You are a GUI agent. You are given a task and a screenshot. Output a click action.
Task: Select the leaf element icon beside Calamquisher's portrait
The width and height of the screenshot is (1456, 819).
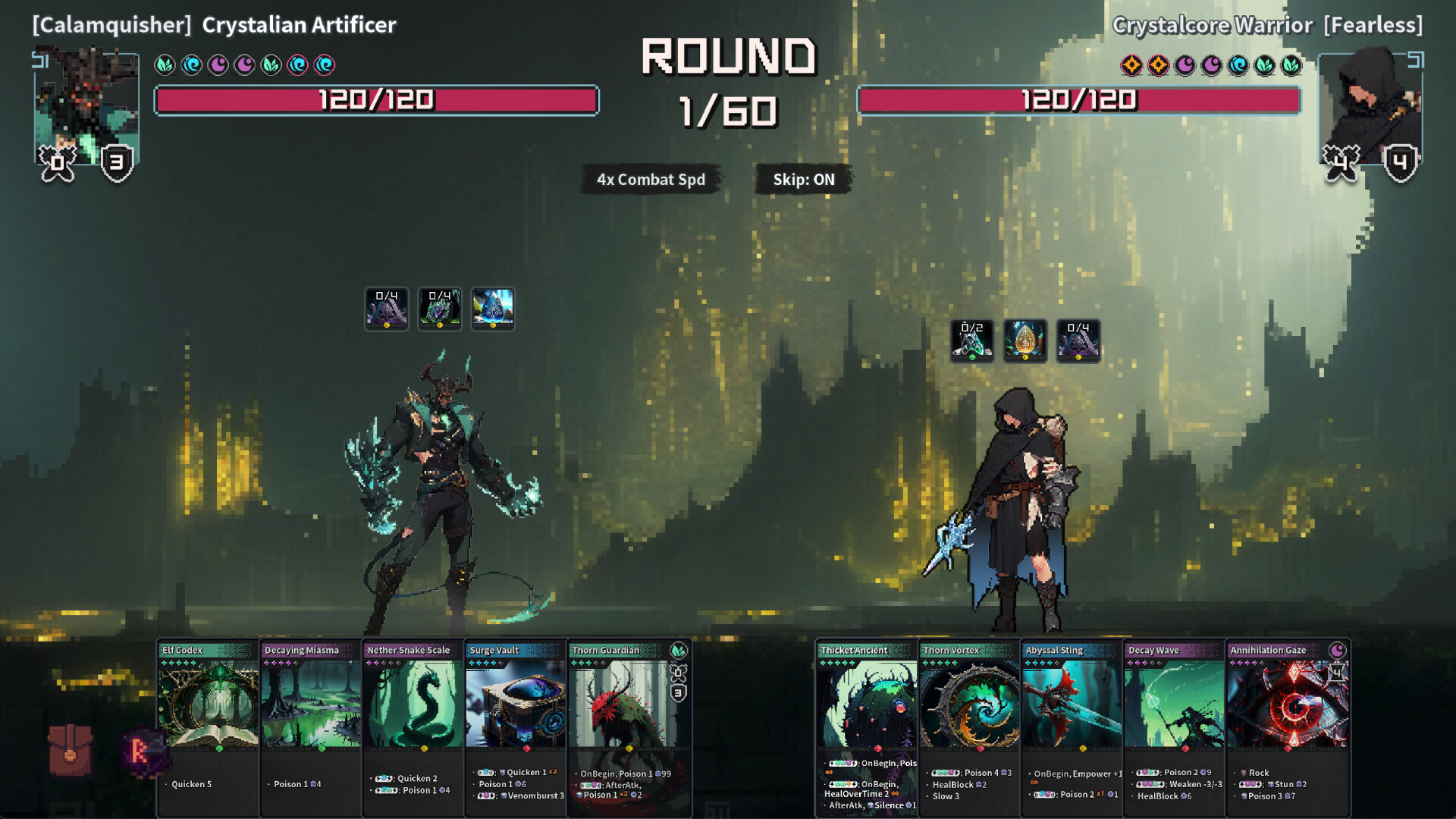click(166, 64)
